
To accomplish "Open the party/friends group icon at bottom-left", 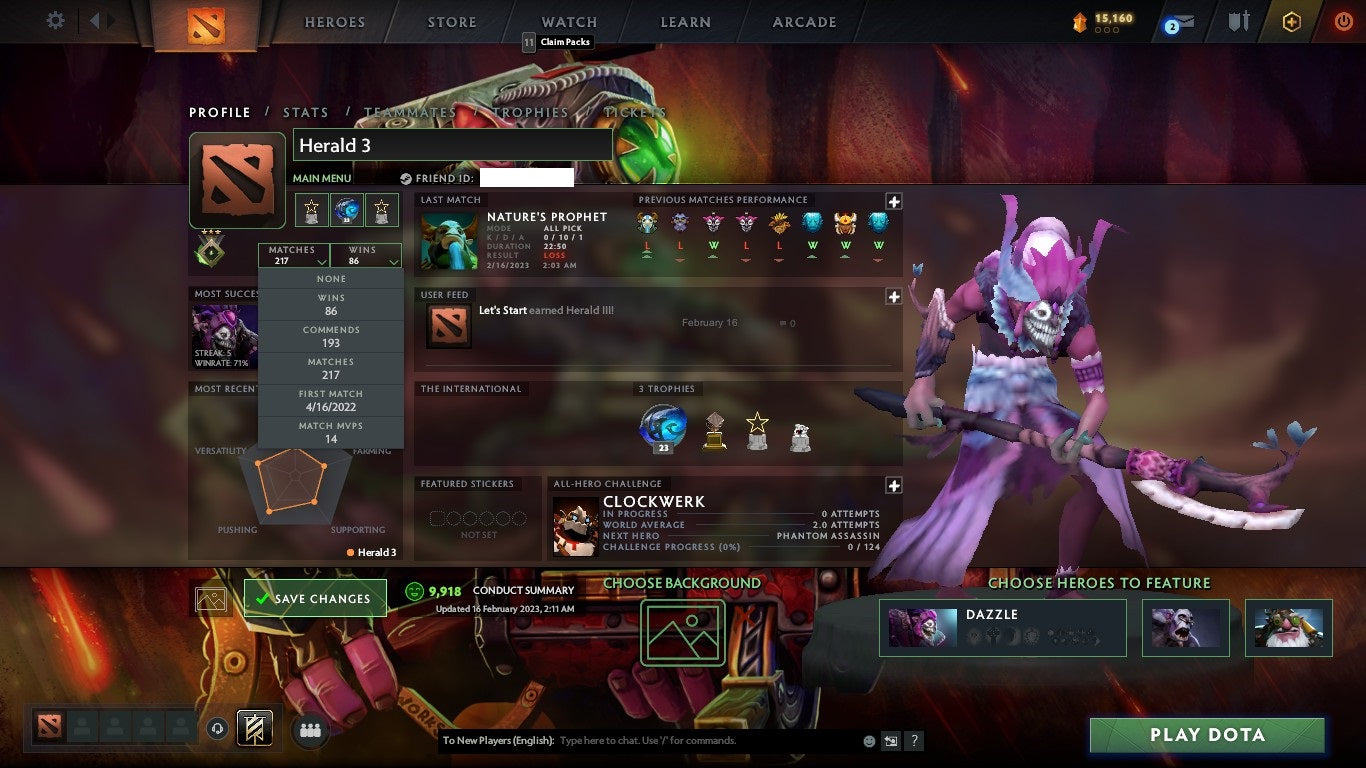I will pyautogui.click(x=310, y=731).
